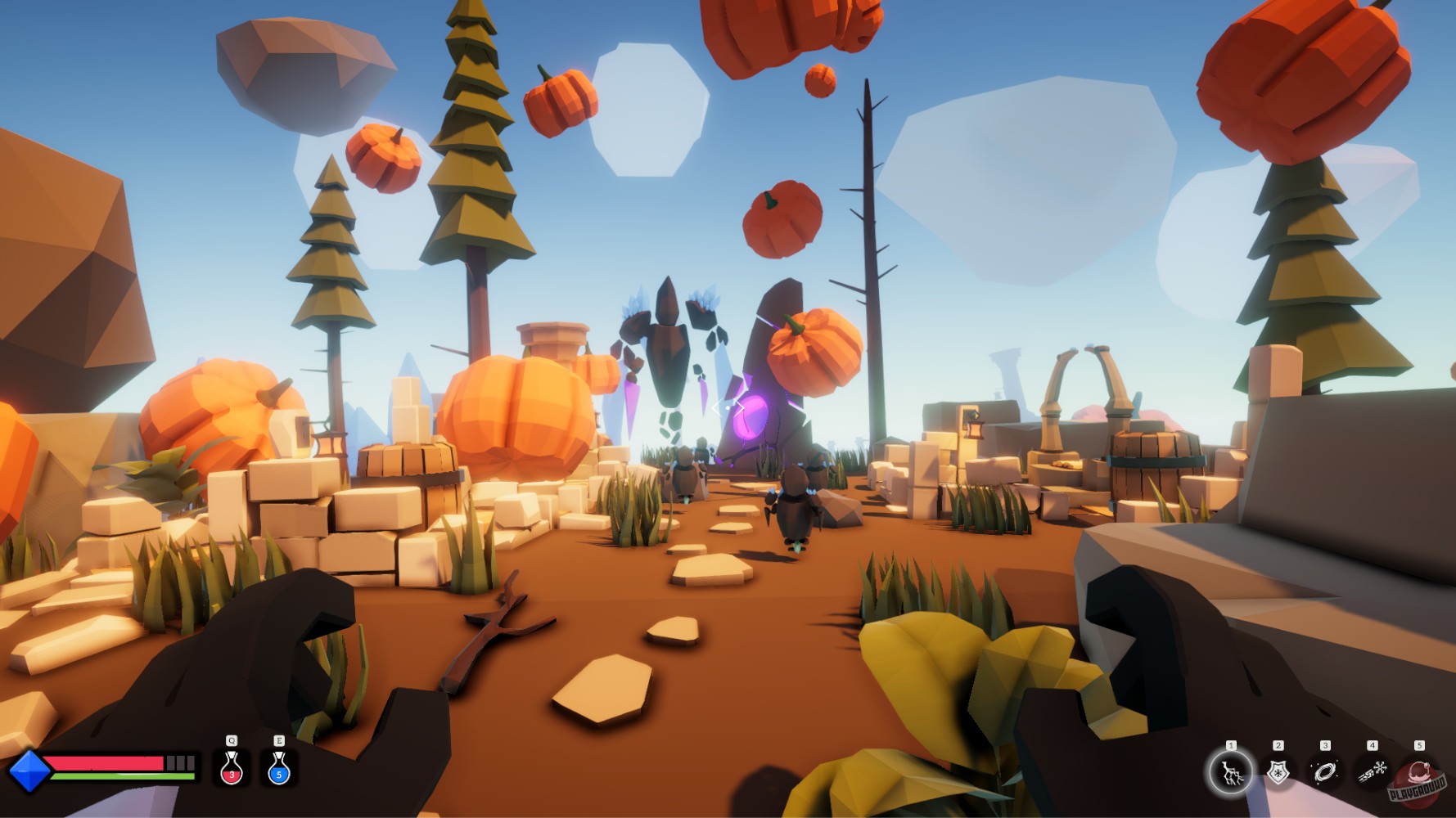This screenshot has height=818, width=1456.
Task: Click the number 3 keybind label
Action: [x=1326, y=744]
